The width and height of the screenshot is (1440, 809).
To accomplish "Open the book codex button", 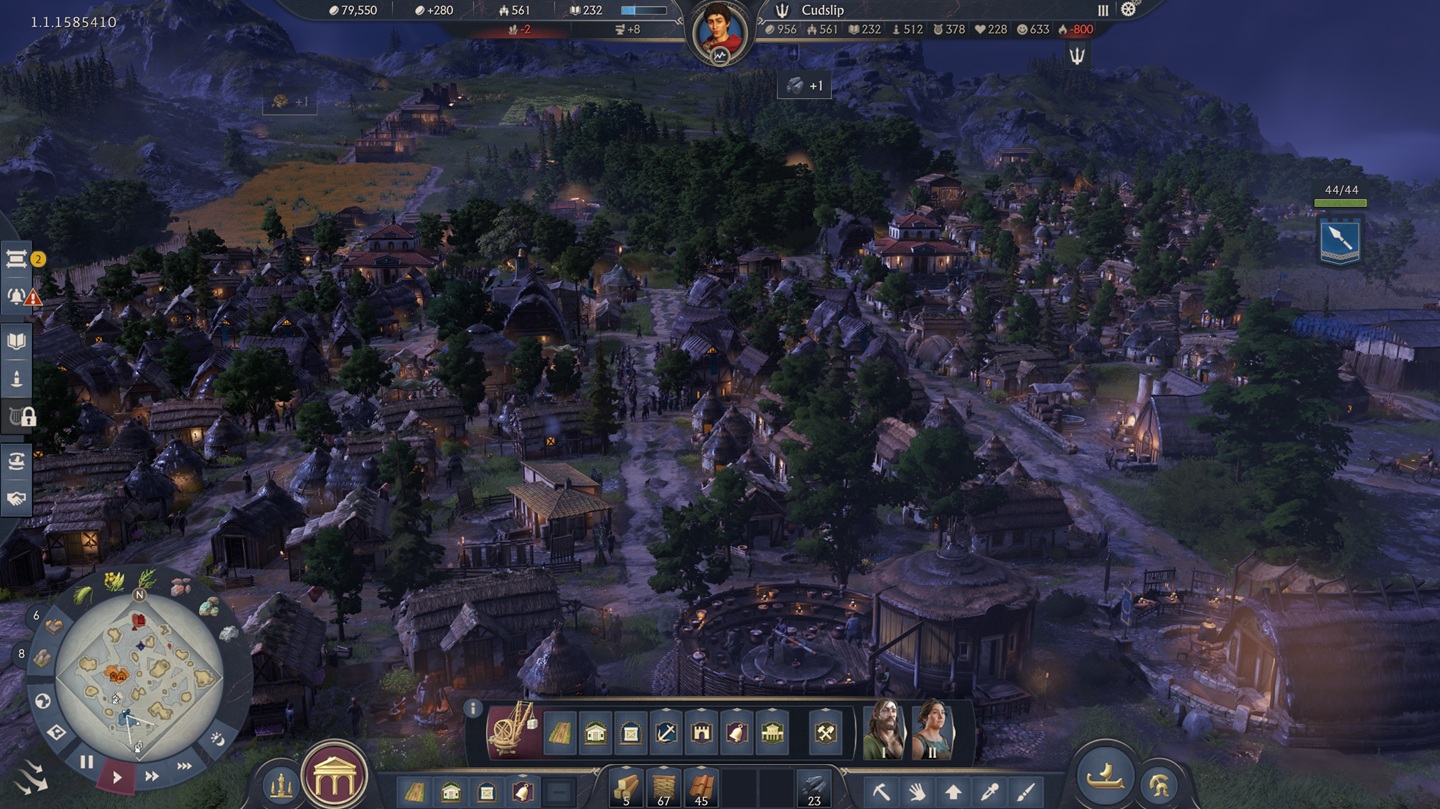I will point(17,341).
